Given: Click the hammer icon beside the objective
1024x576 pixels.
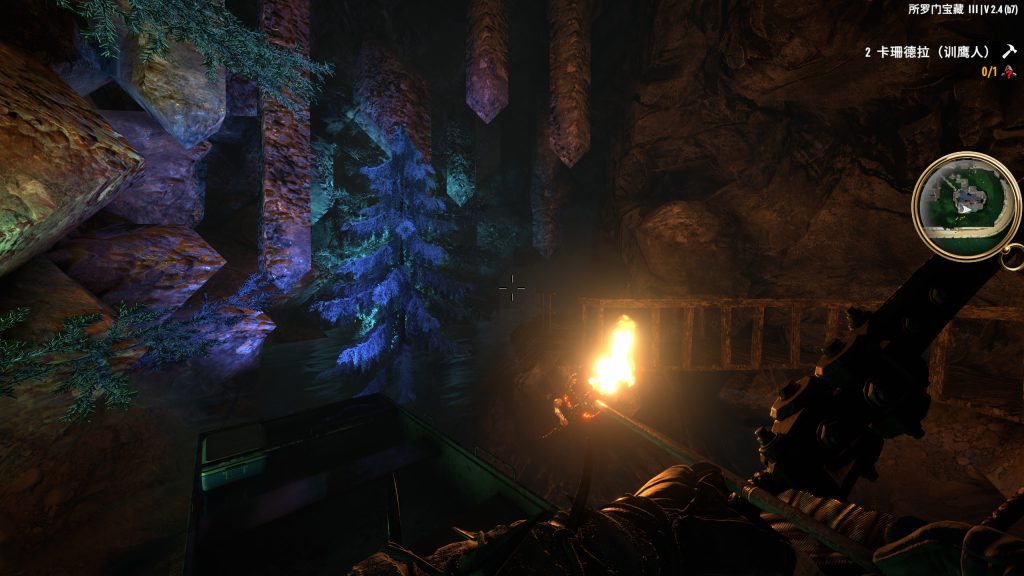Looking at the screenshot, I should tap(1009, 50).
